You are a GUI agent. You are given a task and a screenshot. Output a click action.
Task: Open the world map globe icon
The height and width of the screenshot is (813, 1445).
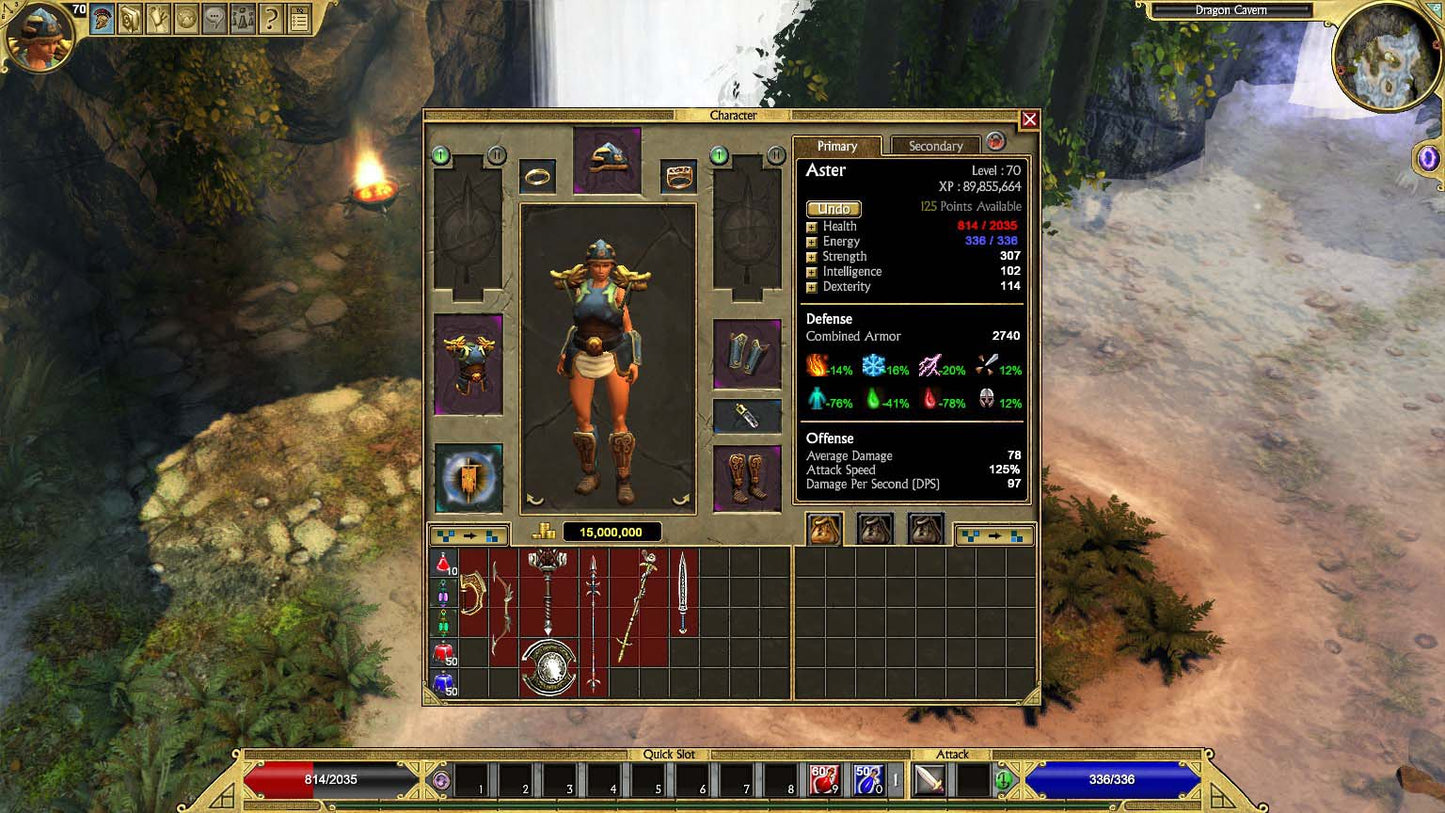click(184, 20)
